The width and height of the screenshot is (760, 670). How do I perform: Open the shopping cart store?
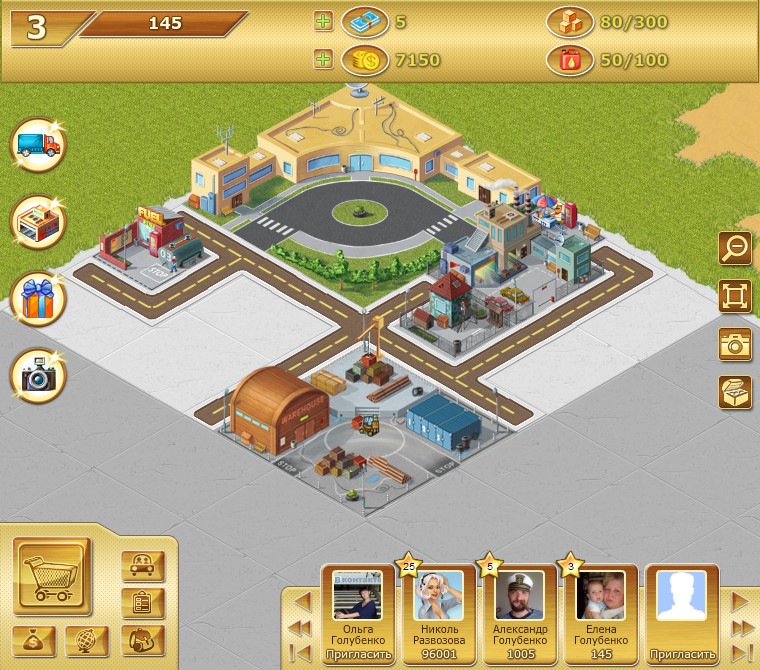pos(52,575)
